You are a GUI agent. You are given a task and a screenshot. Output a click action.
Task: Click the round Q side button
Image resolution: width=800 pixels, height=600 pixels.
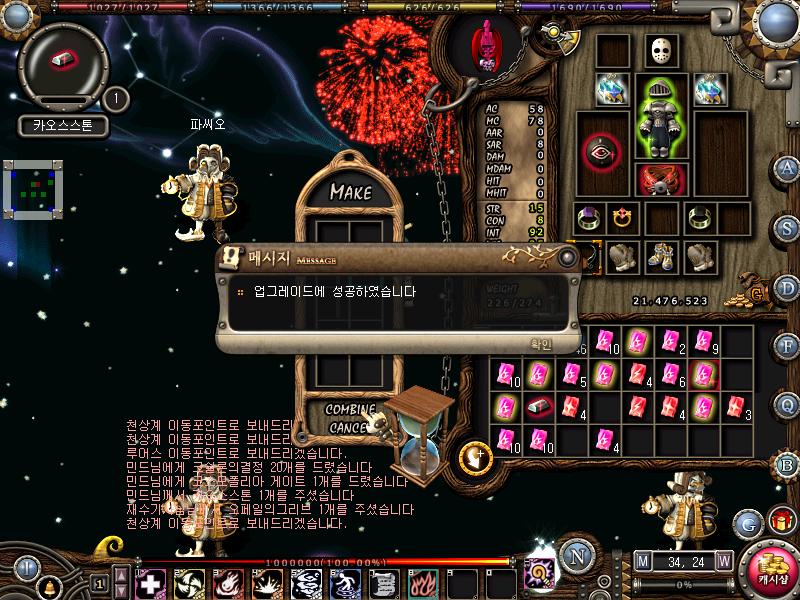click(787, 404)
